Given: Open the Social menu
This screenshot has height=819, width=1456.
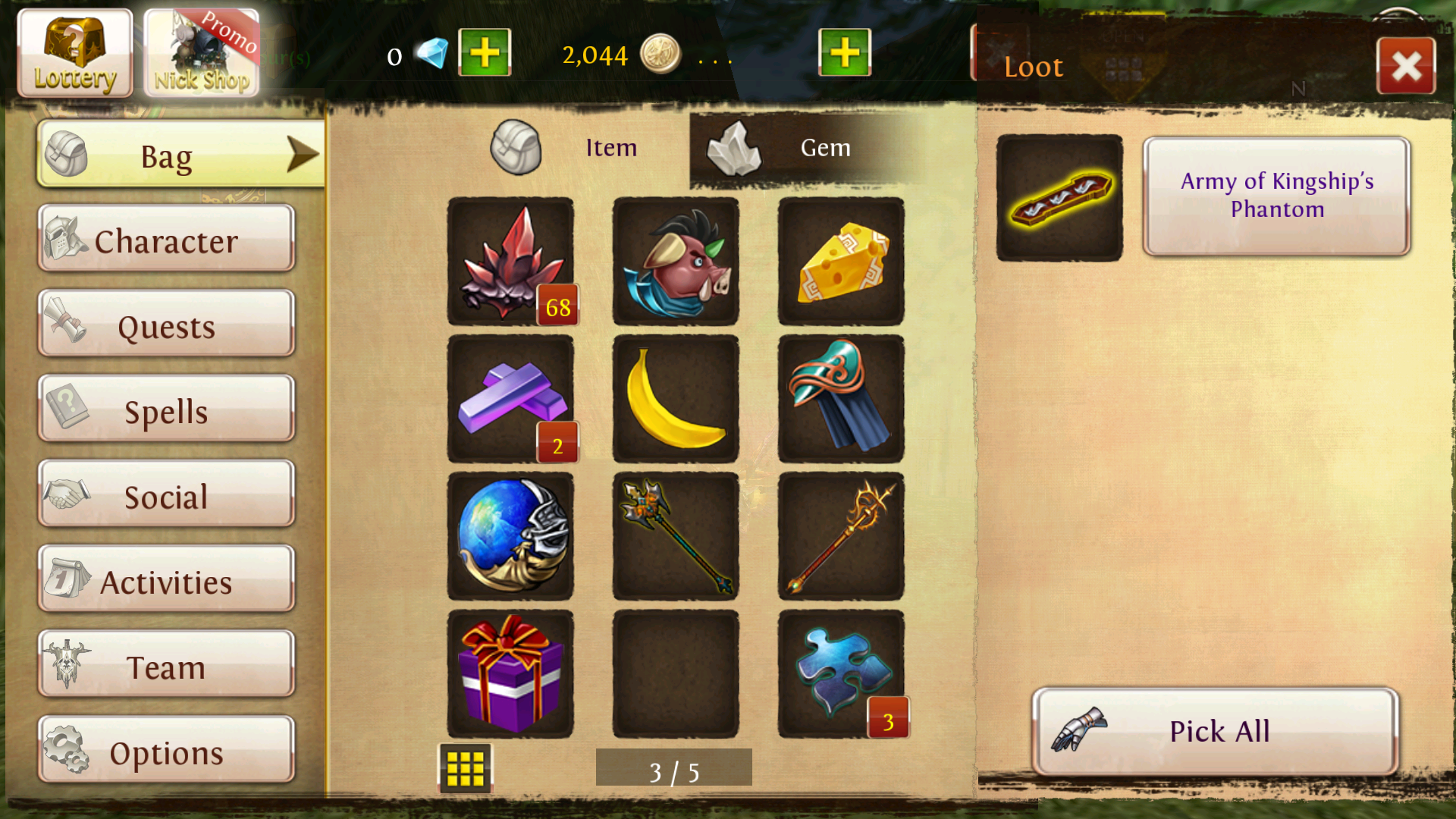Looking at the screenshot, I should coord(166,496).
